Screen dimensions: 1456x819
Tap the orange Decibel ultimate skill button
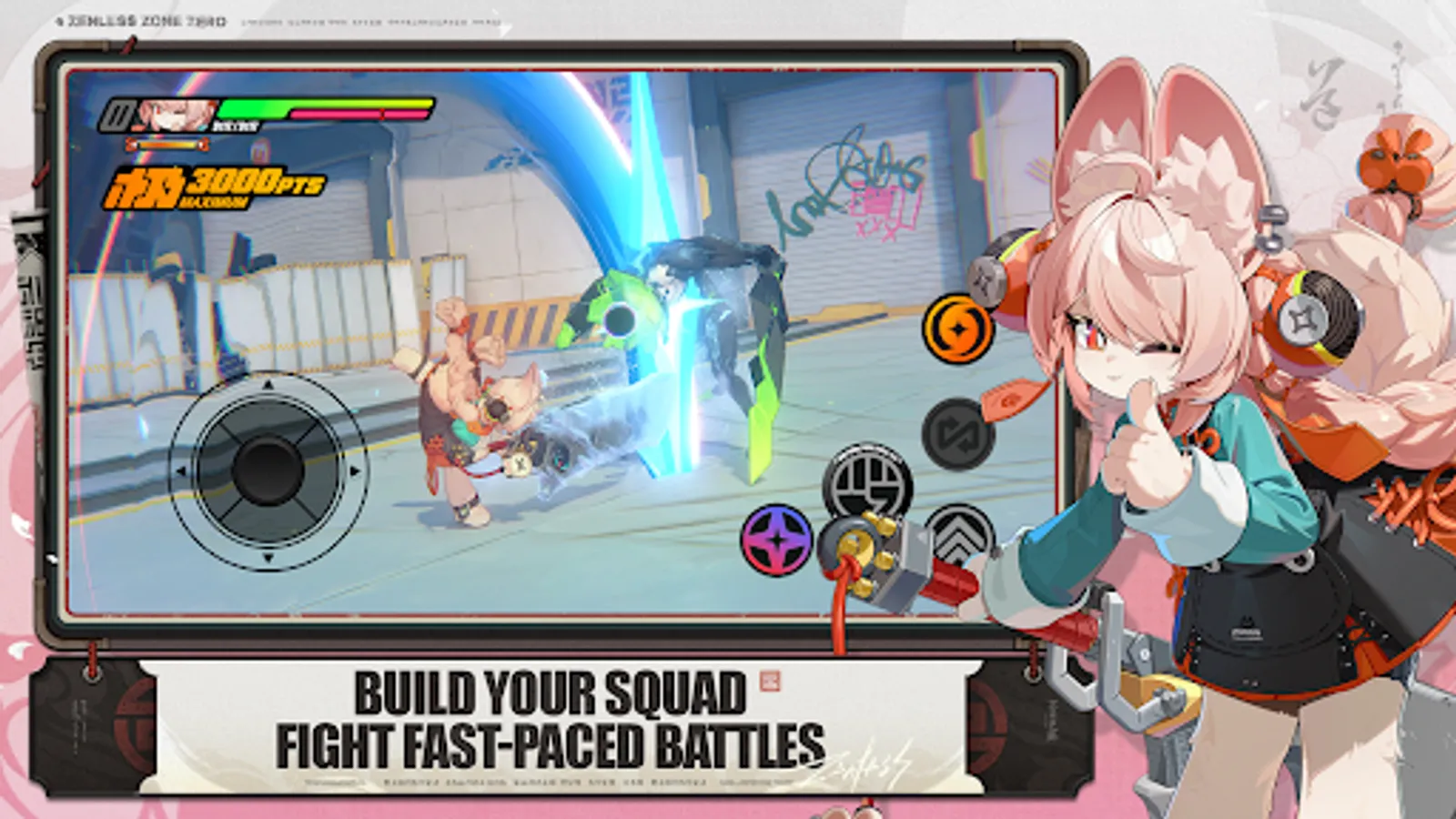955,329
